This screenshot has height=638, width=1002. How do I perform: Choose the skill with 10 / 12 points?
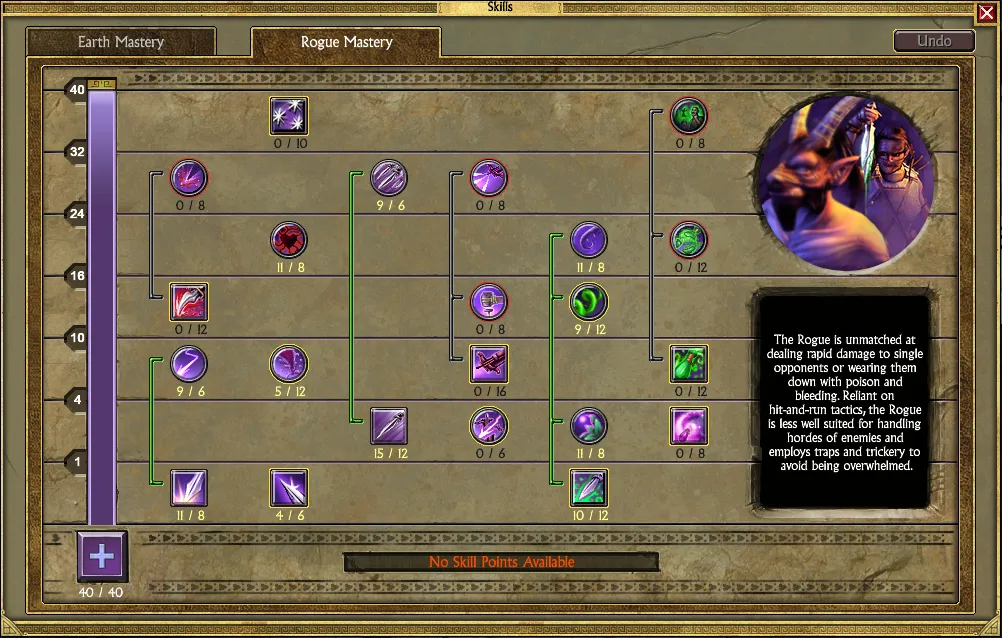click(x=589, y=488)
